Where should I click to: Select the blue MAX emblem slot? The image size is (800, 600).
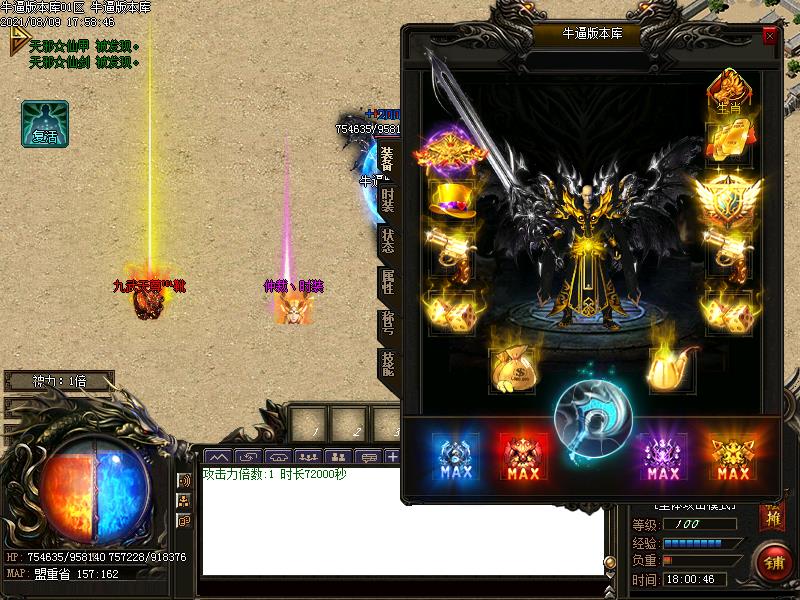tap(453, 458)
